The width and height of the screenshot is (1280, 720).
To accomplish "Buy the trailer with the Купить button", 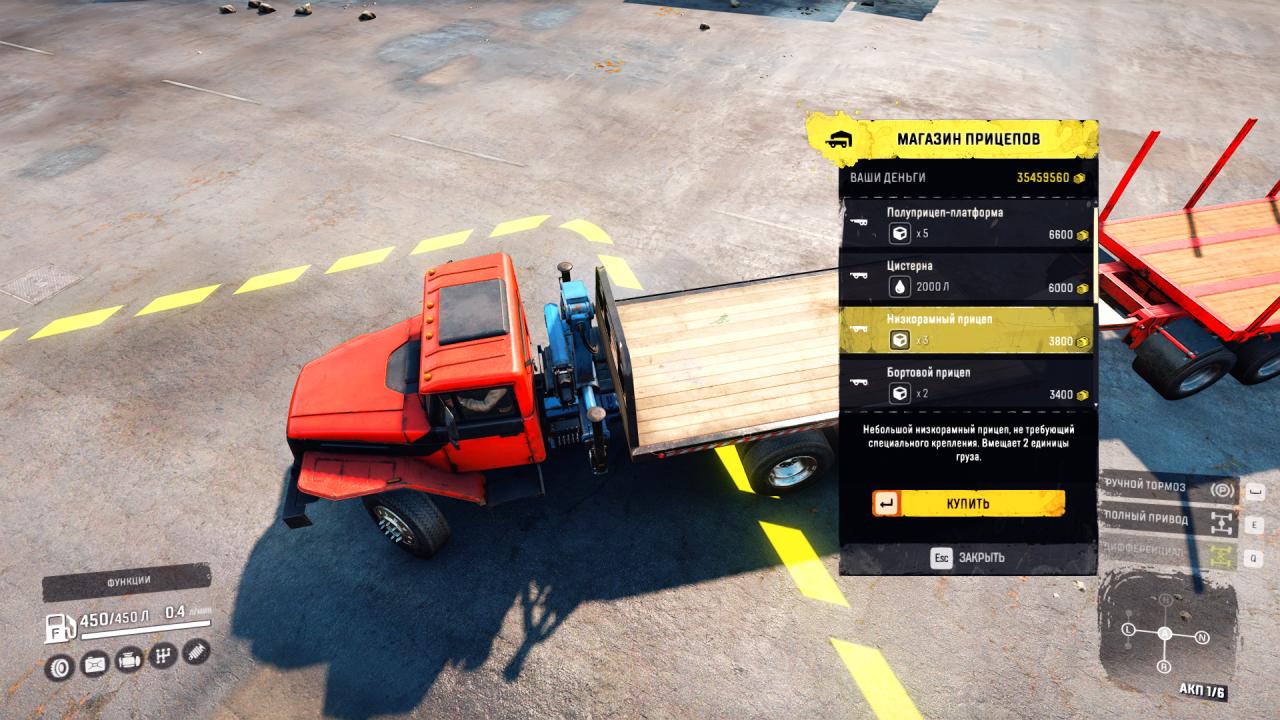I will pyautogui.click(x=968, y=504).
